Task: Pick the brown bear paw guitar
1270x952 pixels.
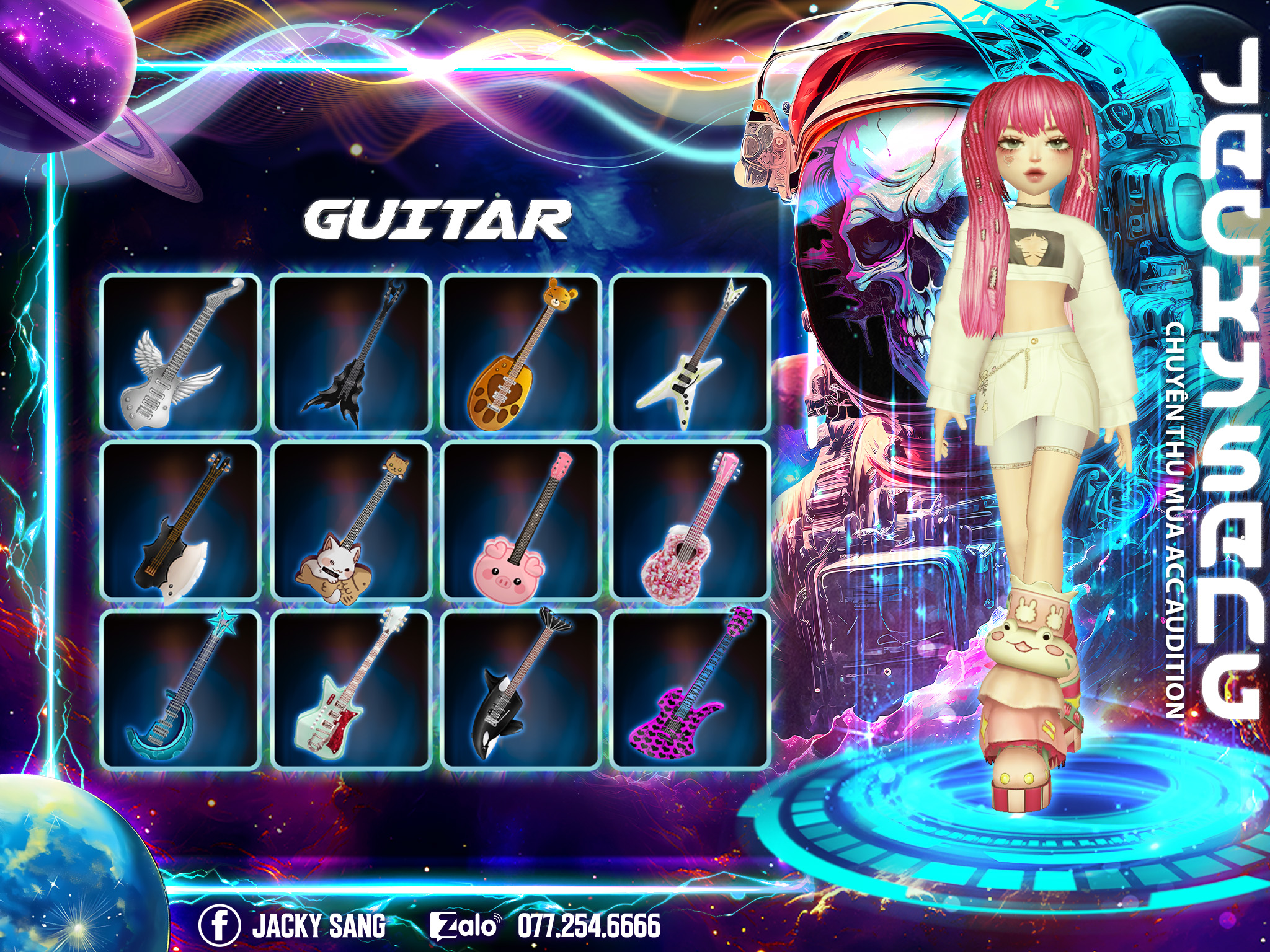Action: pos(520,353)
